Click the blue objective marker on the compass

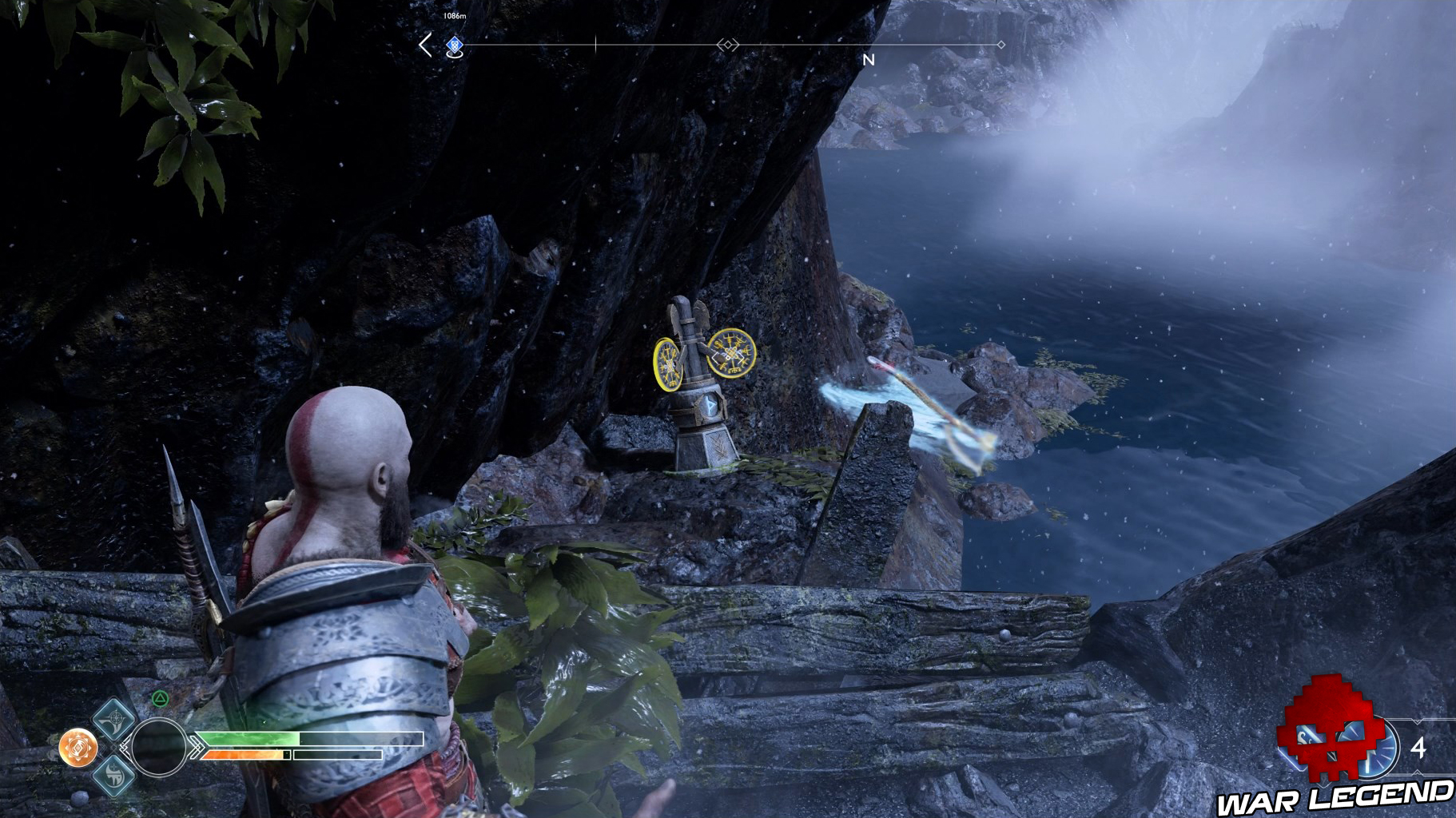point(454,46)
